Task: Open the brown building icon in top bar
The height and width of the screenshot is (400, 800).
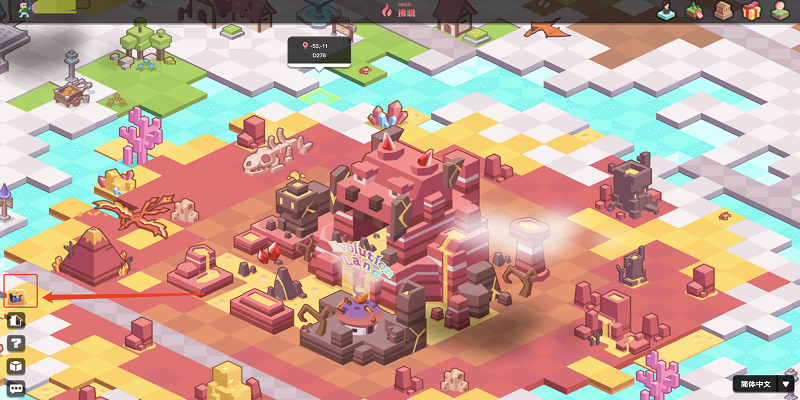Action: pos(723,12)
